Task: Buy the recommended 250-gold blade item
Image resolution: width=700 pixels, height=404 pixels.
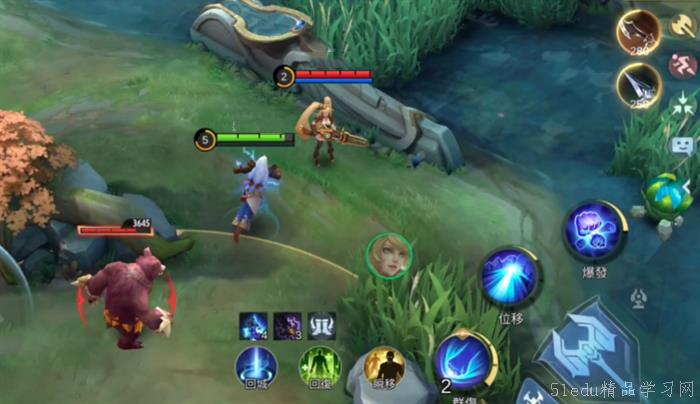Action: [637, 85]
